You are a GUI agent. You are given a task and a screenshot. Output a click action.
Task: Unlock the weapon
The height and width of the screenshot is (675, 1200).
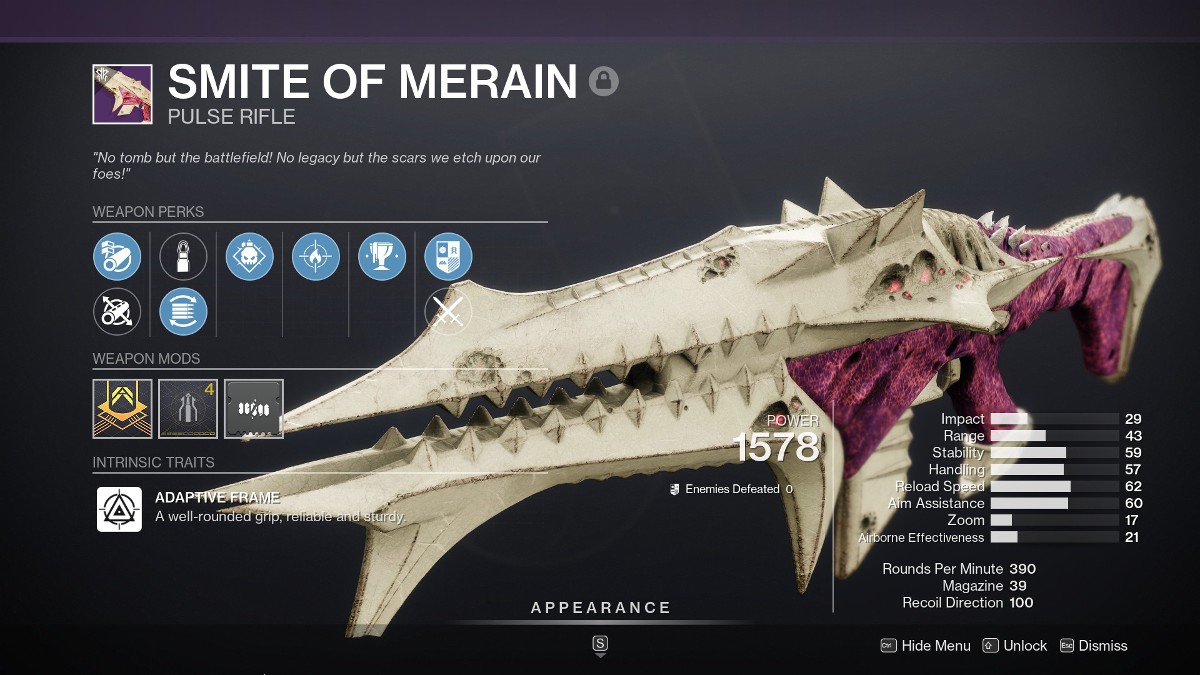tap(1015, 646)
